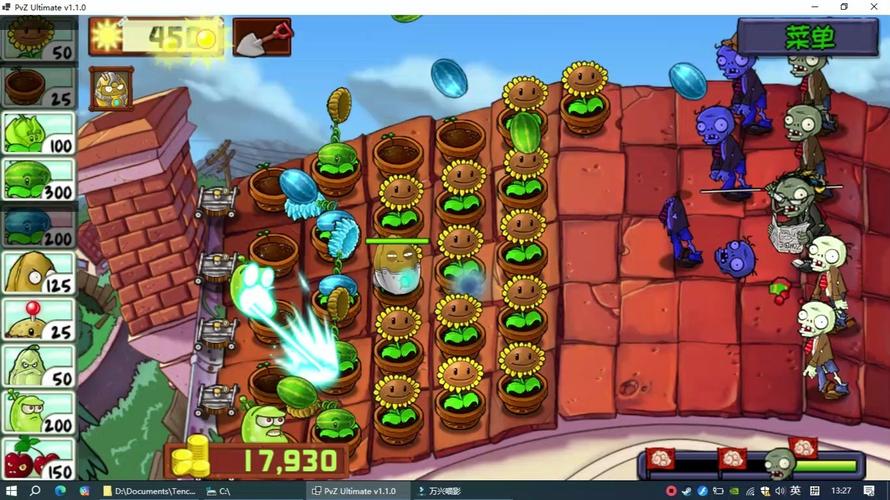Pick up the shovel tool
The image size is (890, 500).
point(261,38)
